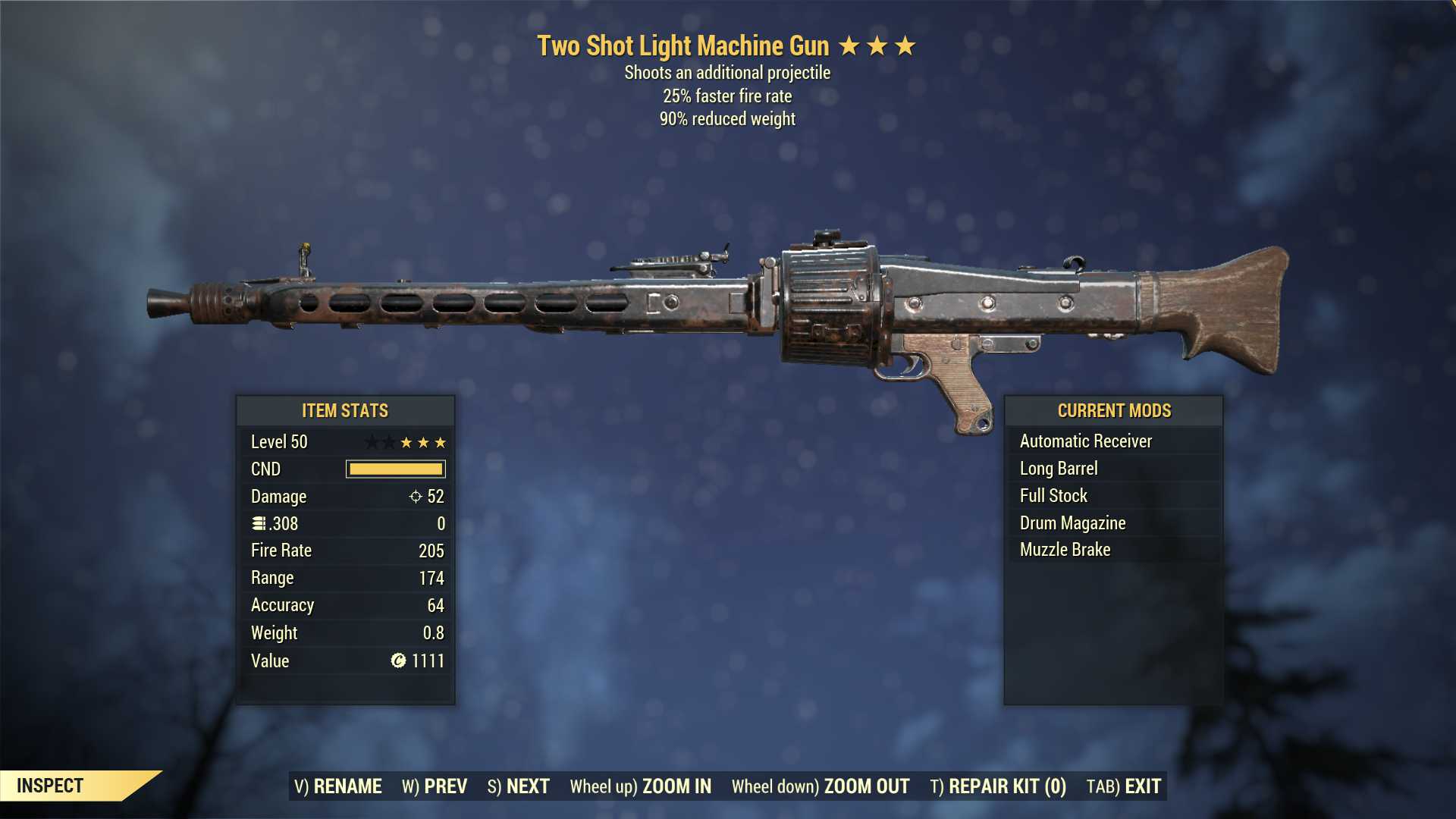
Task: Select EXIT in the bottom menu
Action: pyautogui.click(x=1142, y=786)
